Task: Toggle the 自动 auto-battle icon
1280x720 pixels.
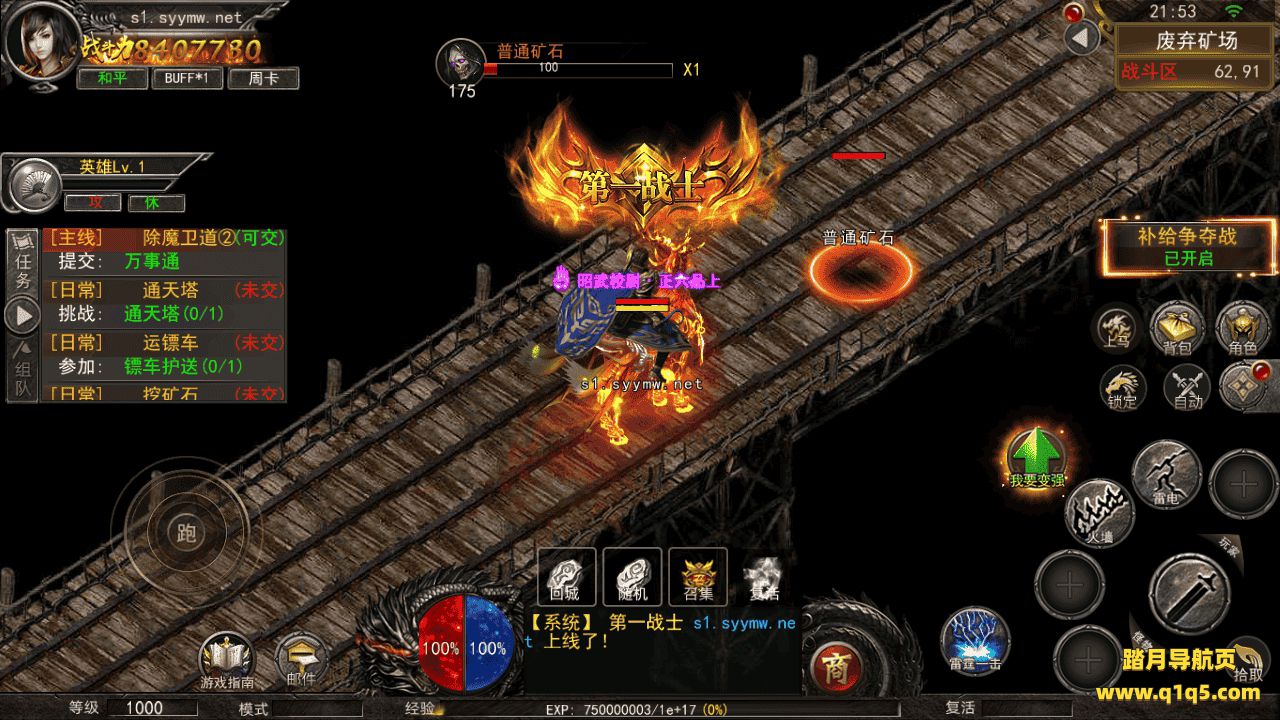Action: (x=1187, y=387)
